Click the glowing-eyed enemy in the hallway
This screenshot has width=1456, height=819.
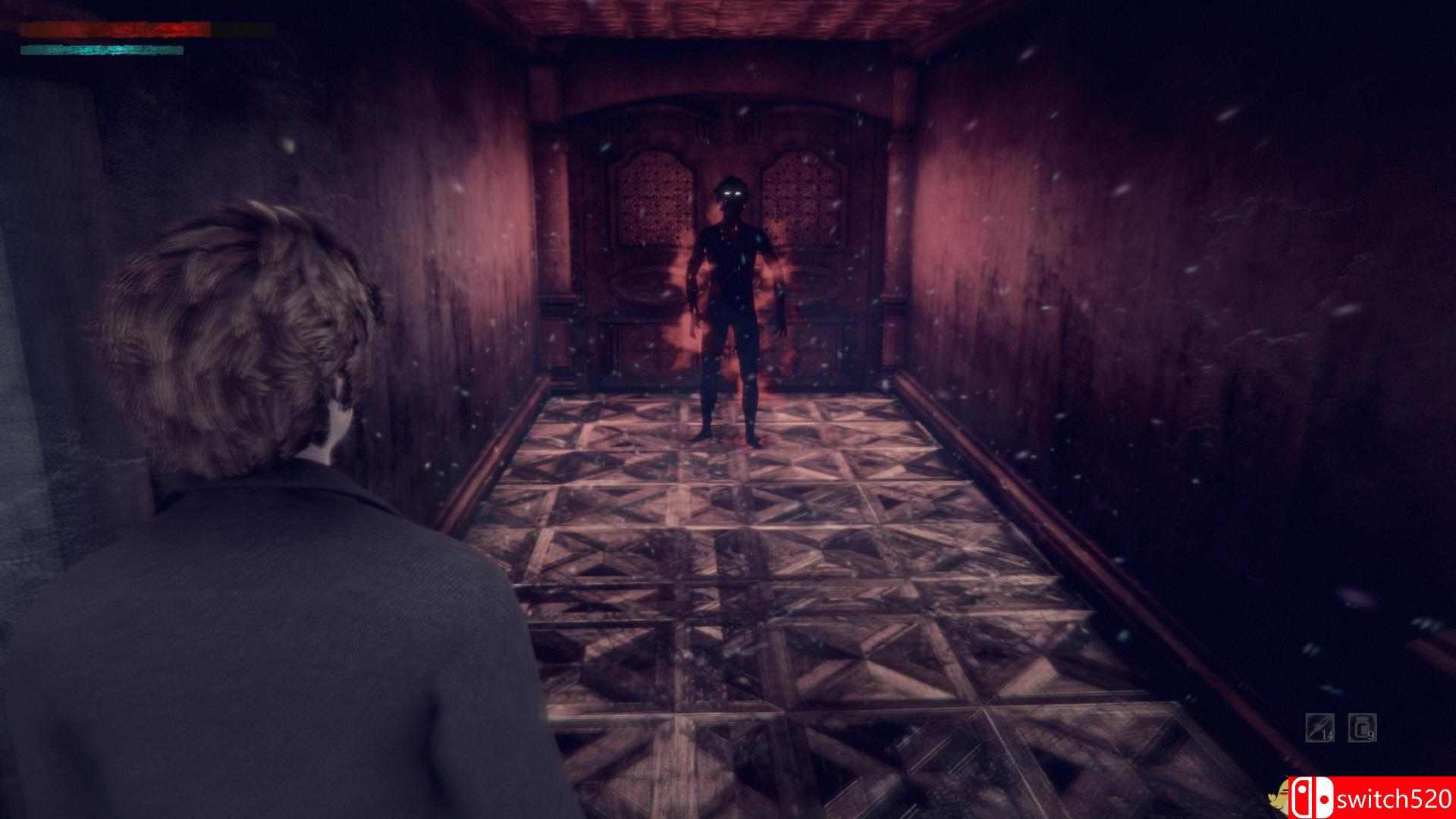pyautogui.click(x=732, y=303)
